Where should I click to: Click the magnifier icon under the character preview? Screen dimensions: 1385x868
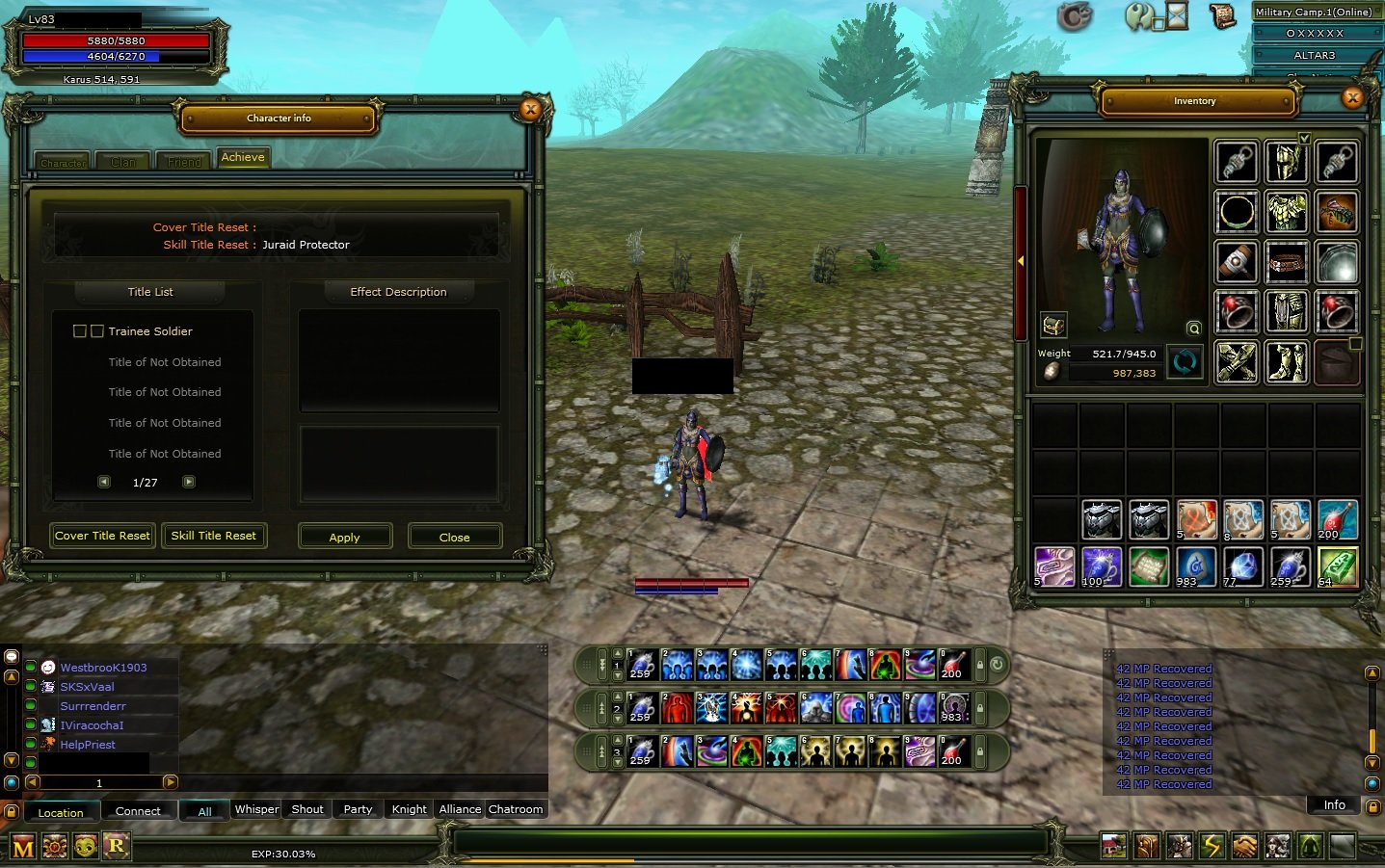1193,328
